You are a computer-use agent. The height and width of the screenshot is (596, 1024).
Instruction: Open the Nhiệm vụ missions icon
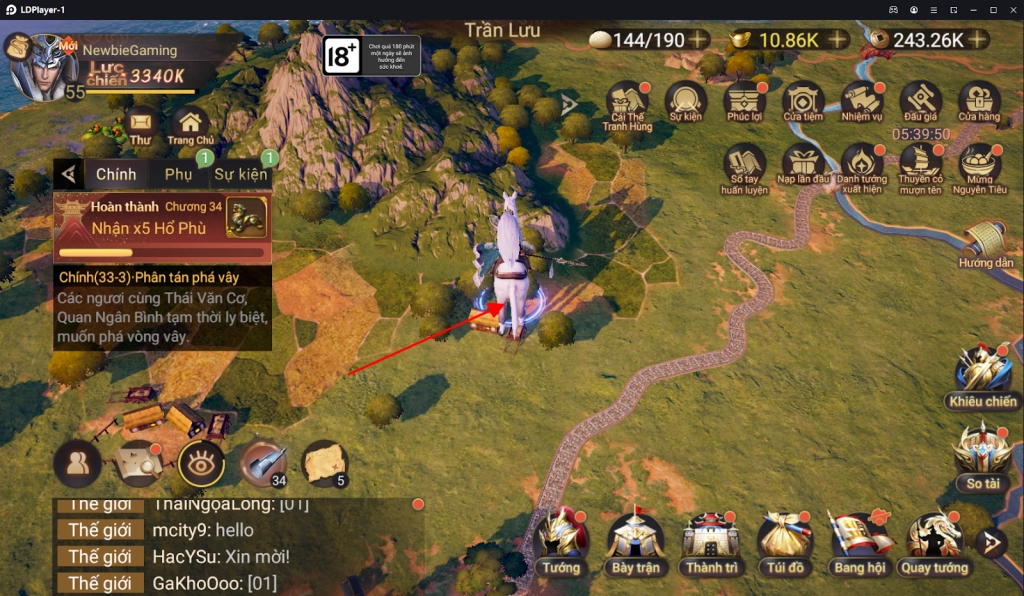861,101
